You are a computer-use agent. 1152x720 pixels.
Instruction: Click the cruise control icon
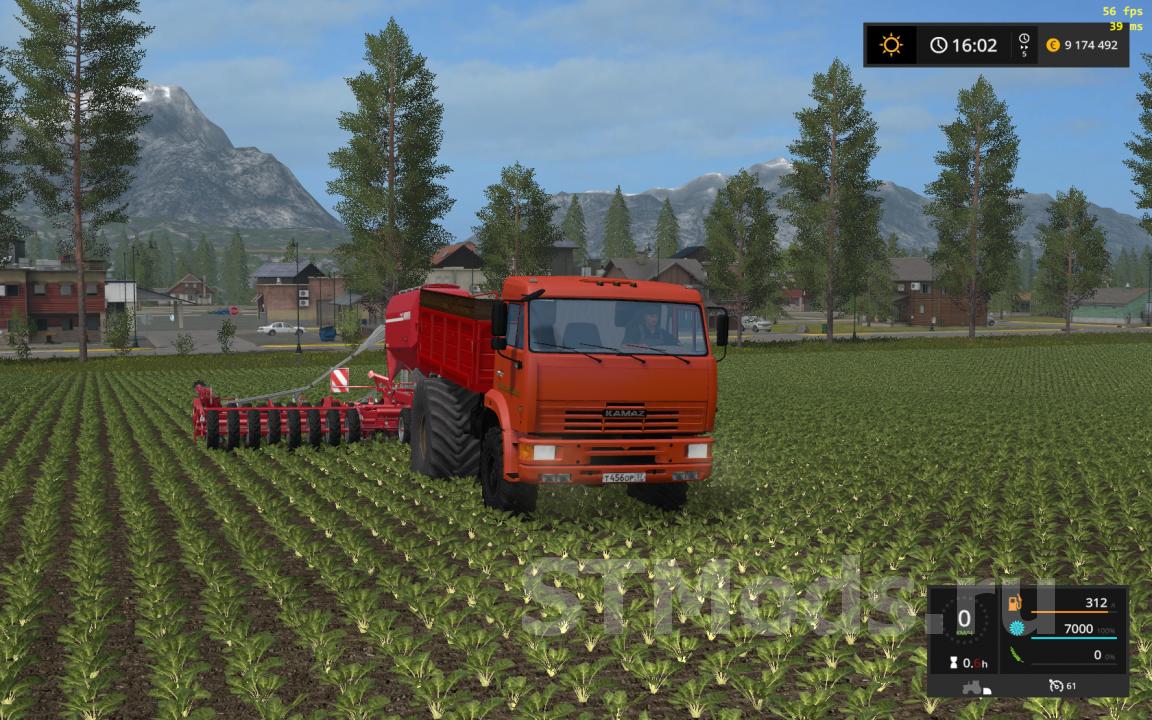tap(1057, 685)
